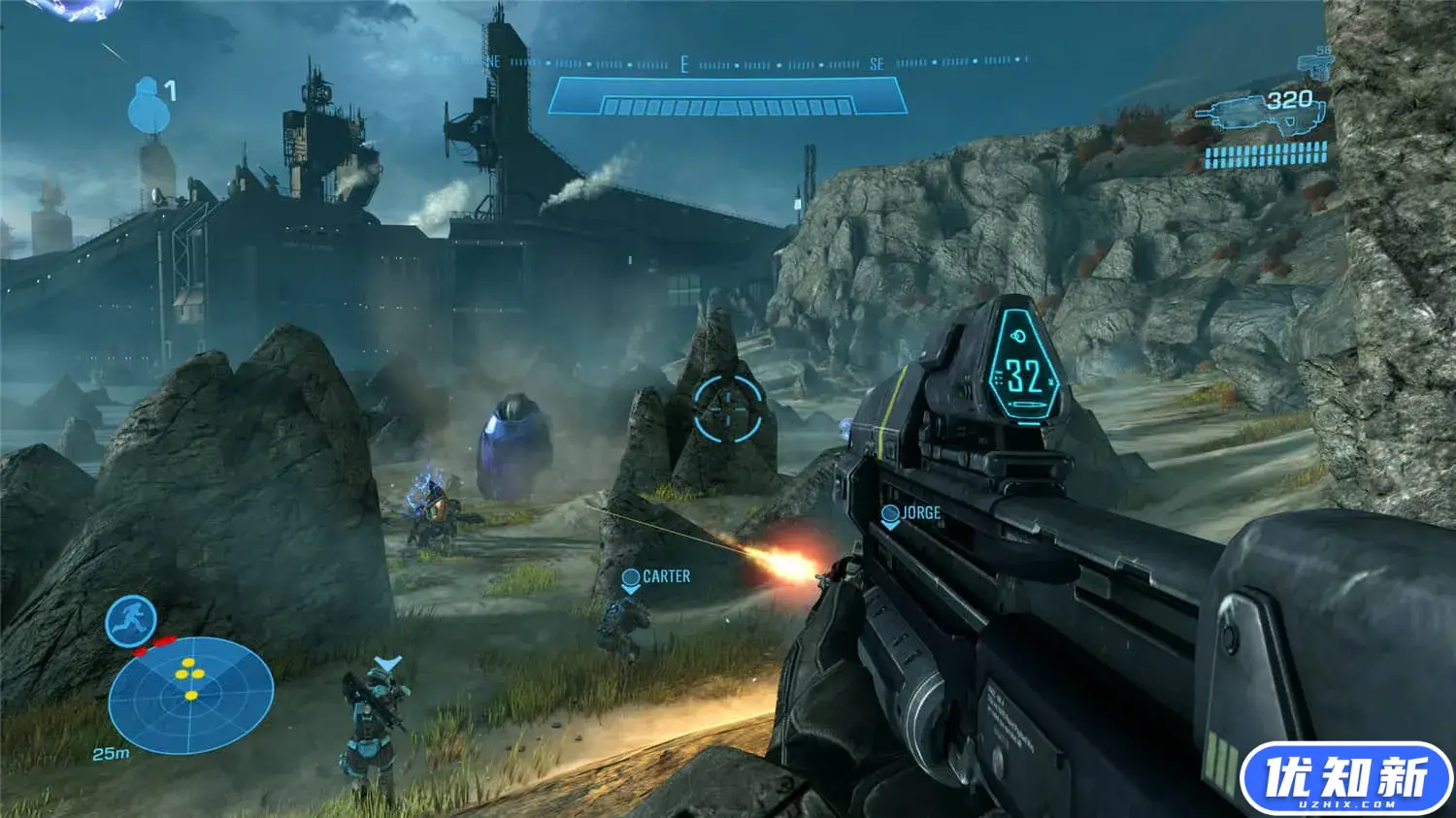Click the CARTER nameplate label
The image size is (1456, 818).
pos(666,575)
